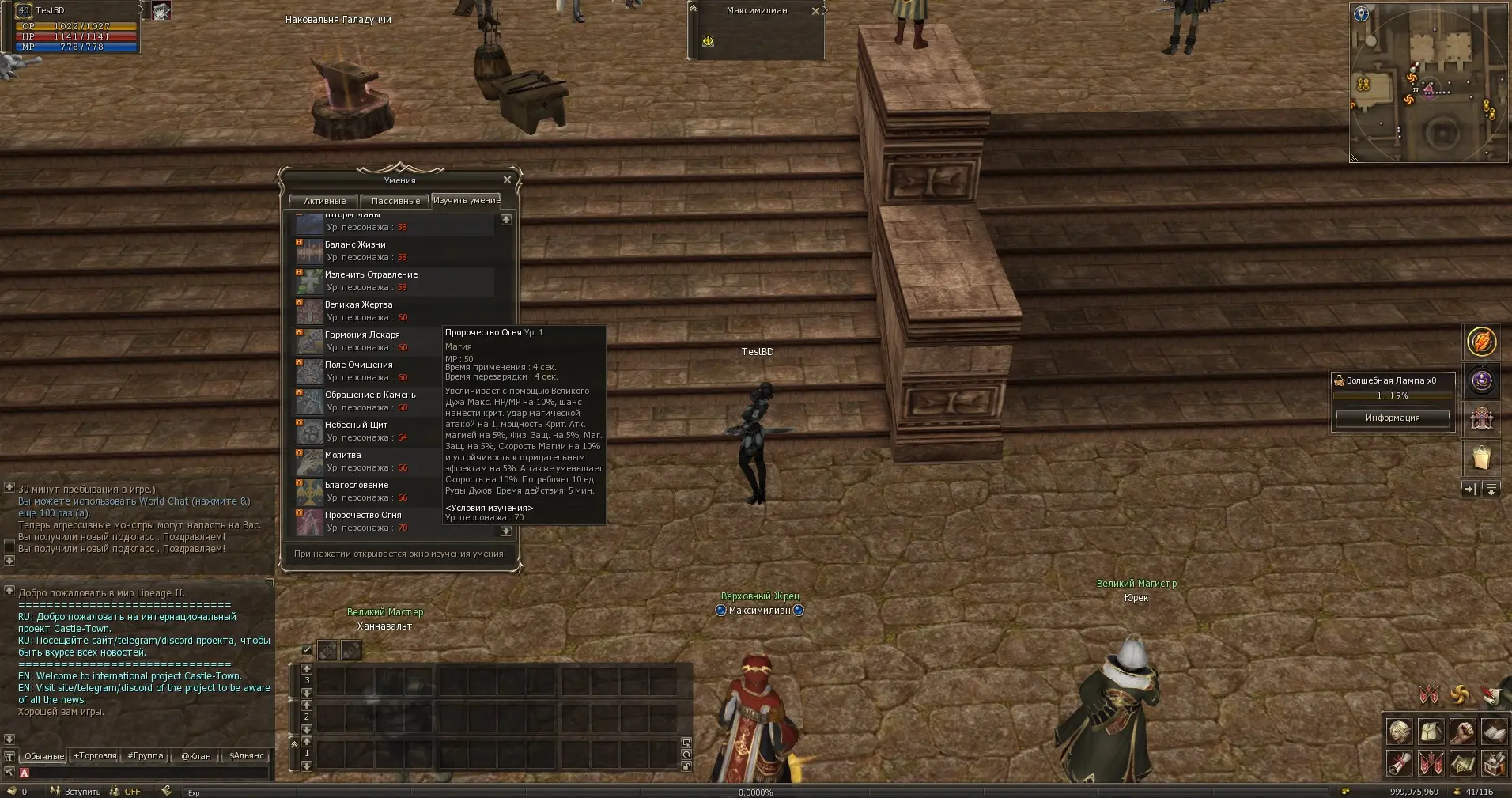The width and height of the screenshot is (1512, 798).
Task: Open the Изучить умение tab
Action: coord(467,200)
